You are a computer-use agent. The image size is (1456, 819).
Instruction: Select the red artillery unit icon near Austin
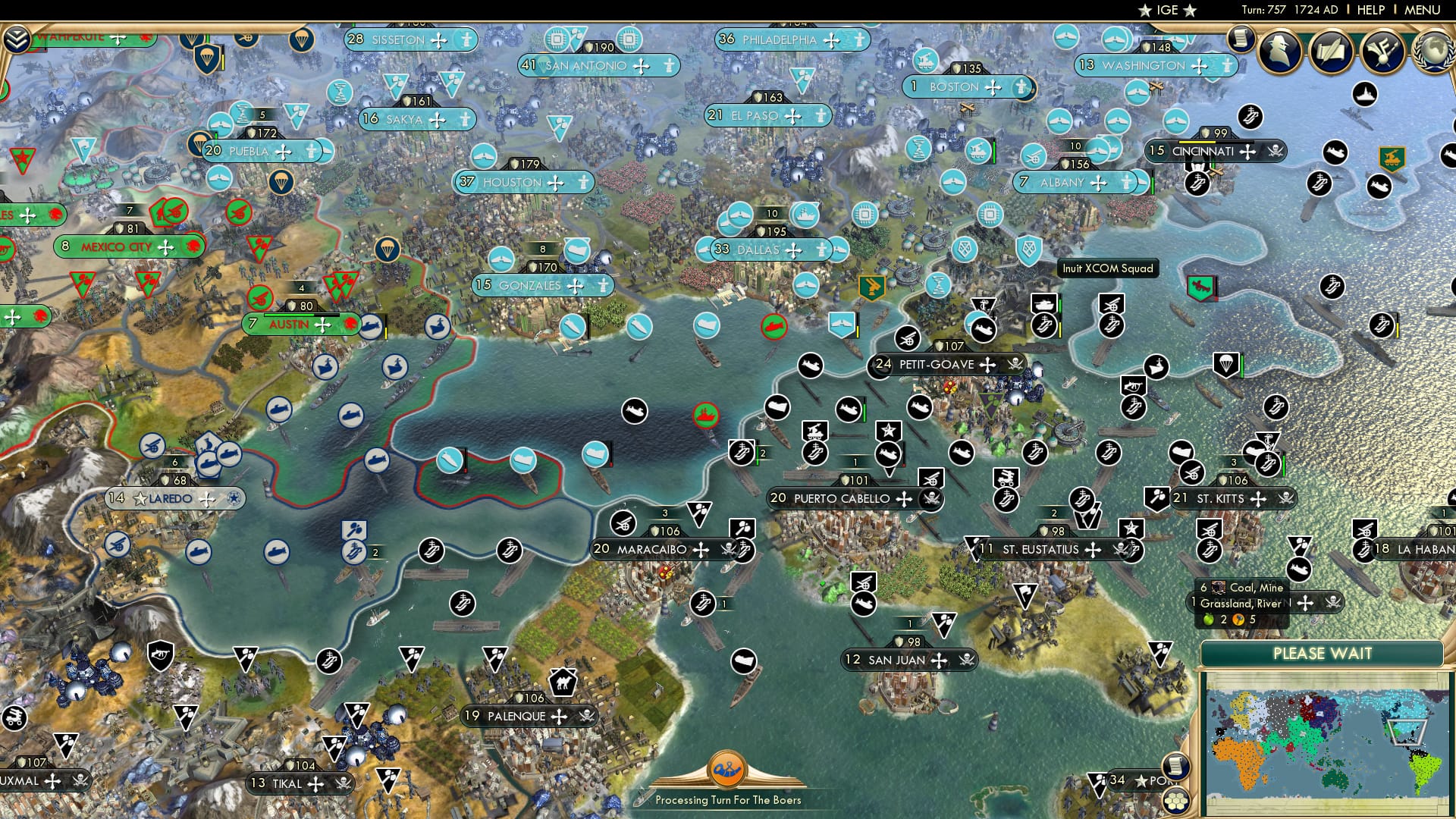pos(259,298)
